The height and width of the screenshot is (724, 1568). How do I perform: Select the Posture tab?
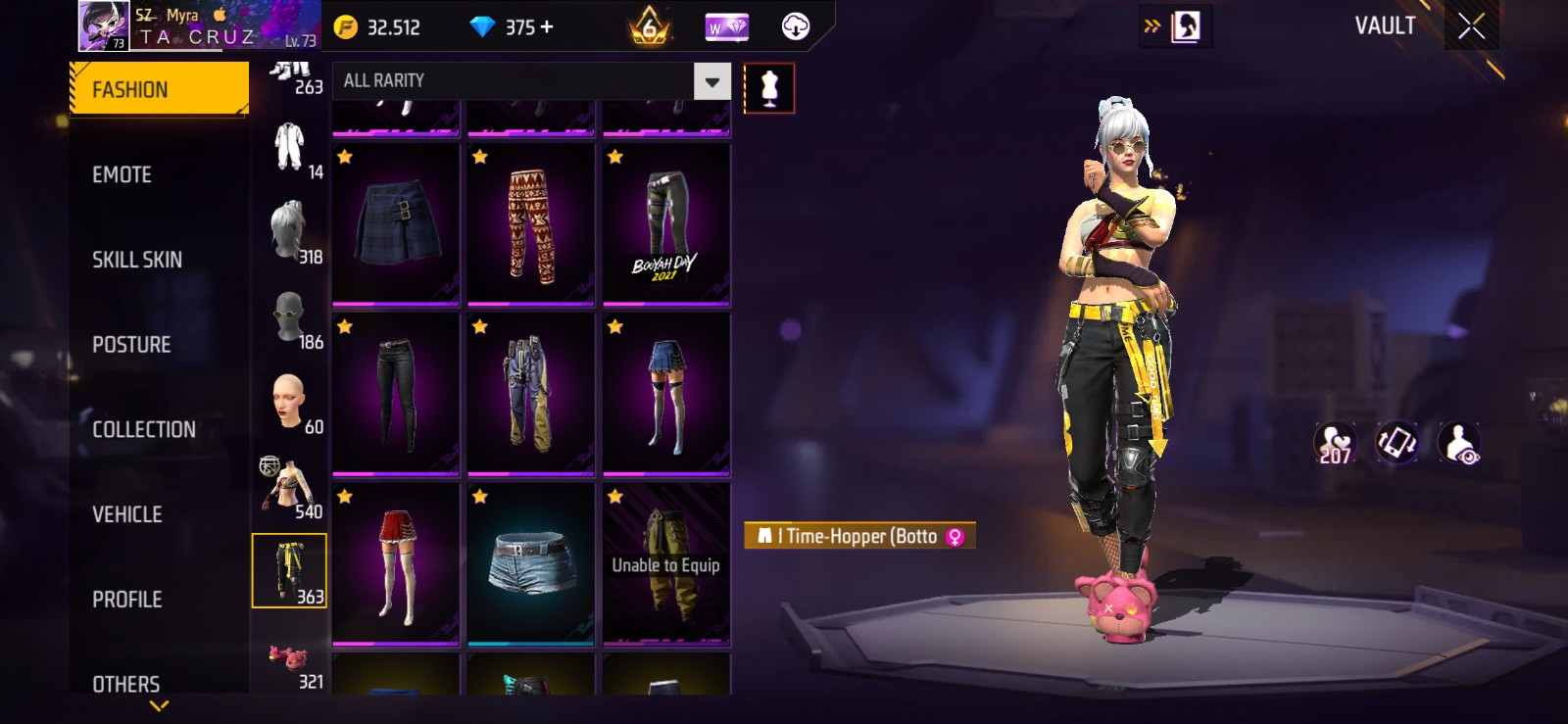(x=131, y=345)
